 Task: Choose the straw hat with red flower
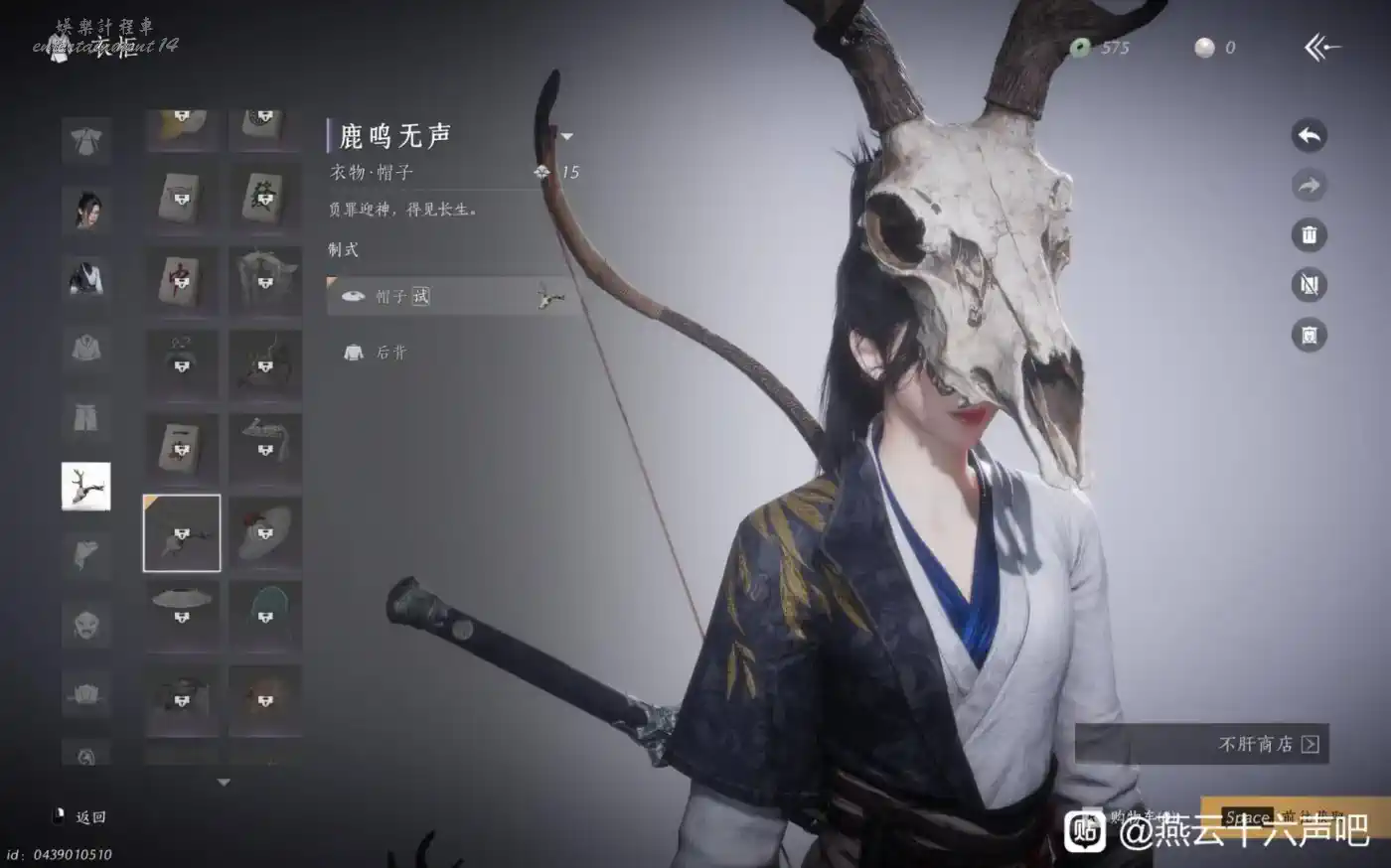265,532
